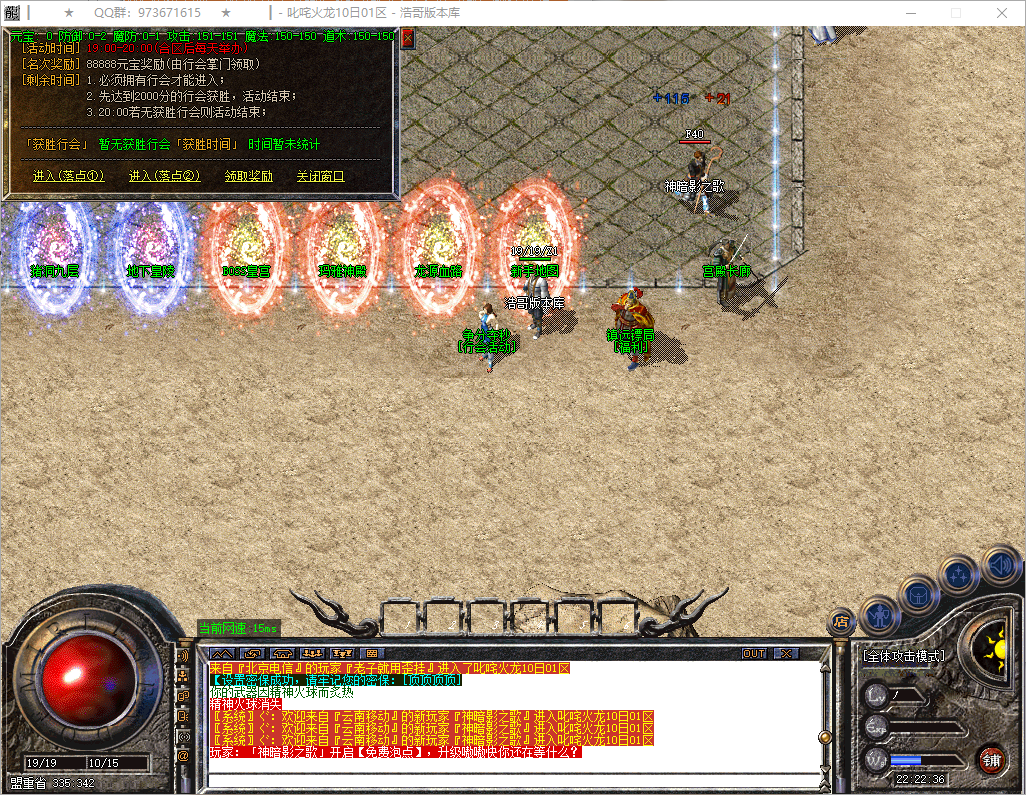1026x795 pixels.
Task: Close the chat window with its X
Action: 787,653
